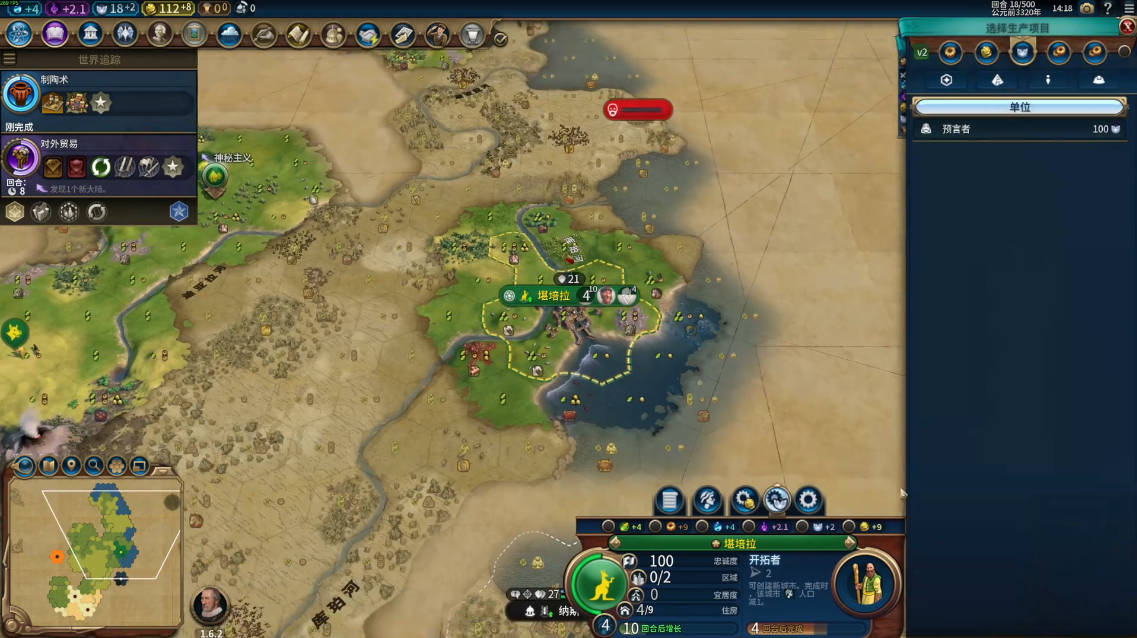Image resolution: width=1137 pixels, height=638 pixels.
Task: Open the technology tree atom icon
Action: click(19, 34)
